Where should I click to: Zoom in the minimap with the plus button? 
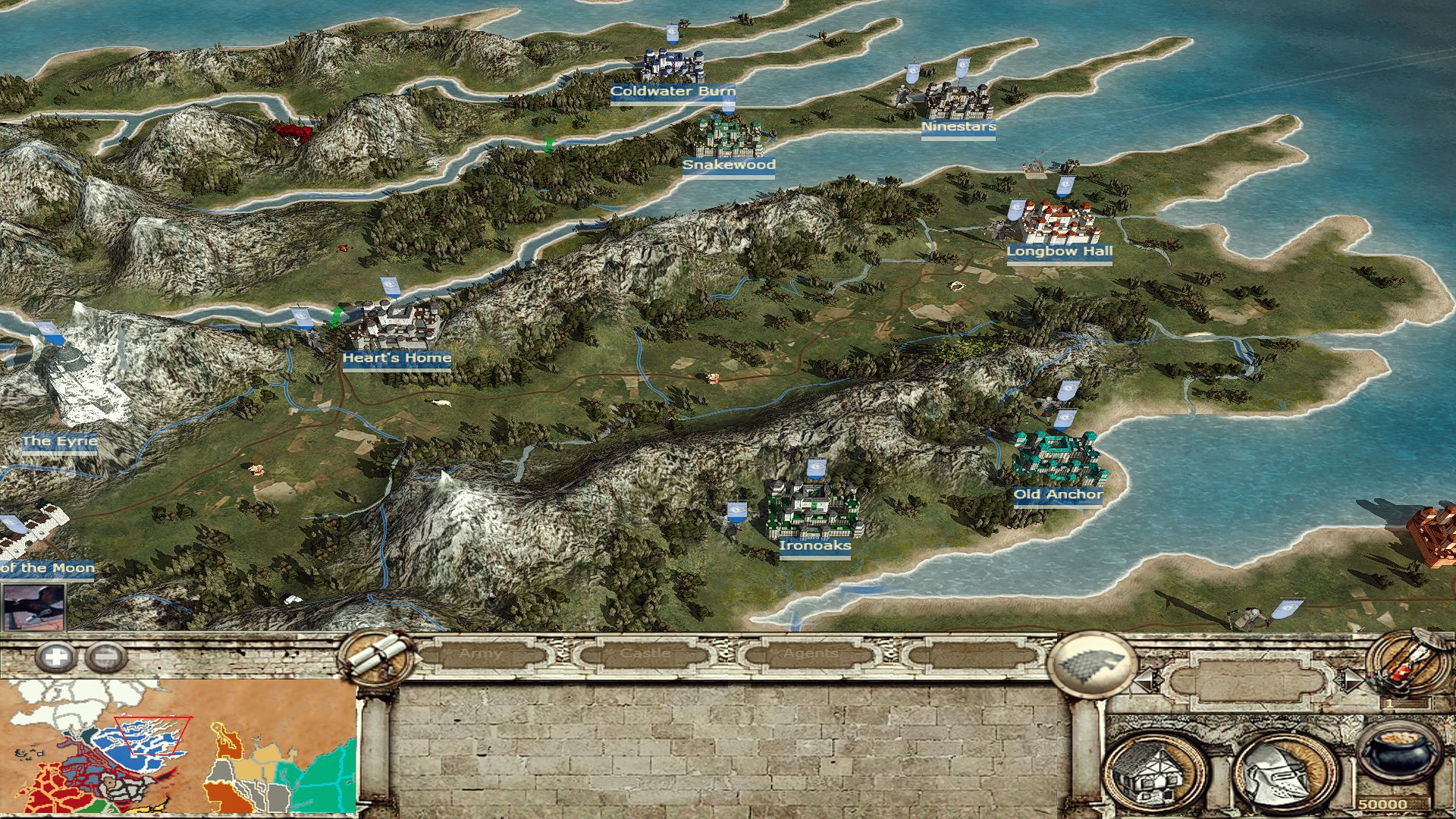click(55, 657)
